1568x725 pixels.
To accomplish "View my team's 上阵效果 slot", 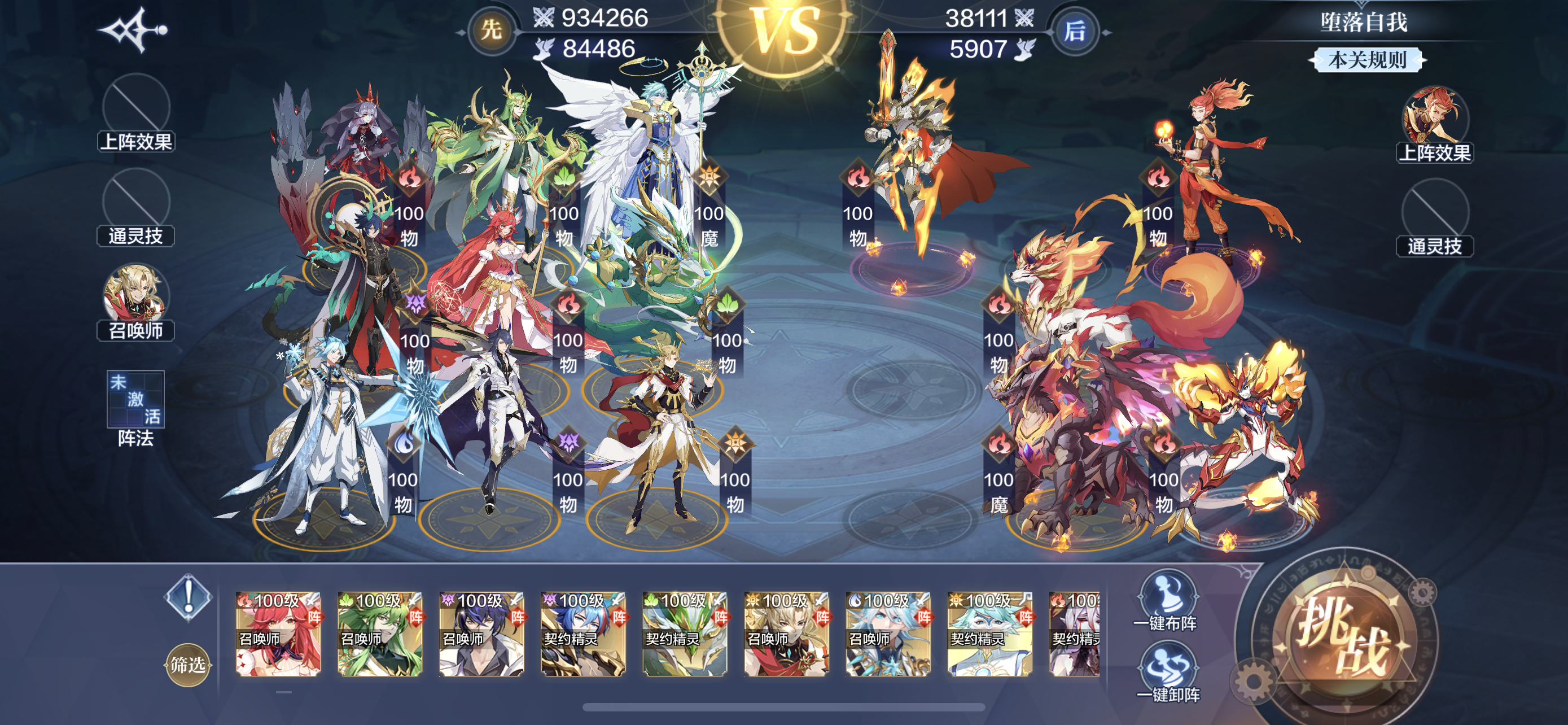I will tap(135, 112).
